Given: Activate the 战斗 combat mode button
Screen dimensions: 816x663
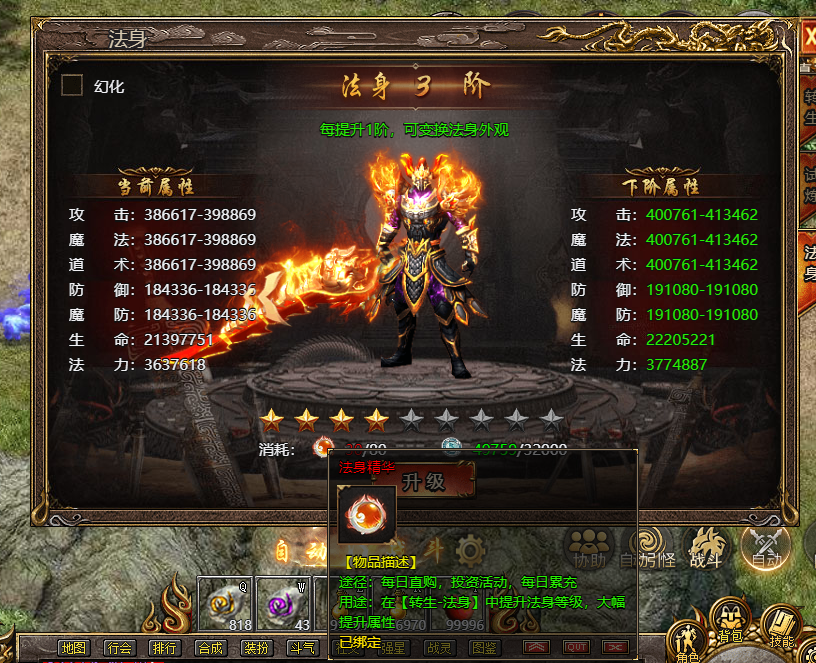Looking at the screenshot, I should [707, 547].
